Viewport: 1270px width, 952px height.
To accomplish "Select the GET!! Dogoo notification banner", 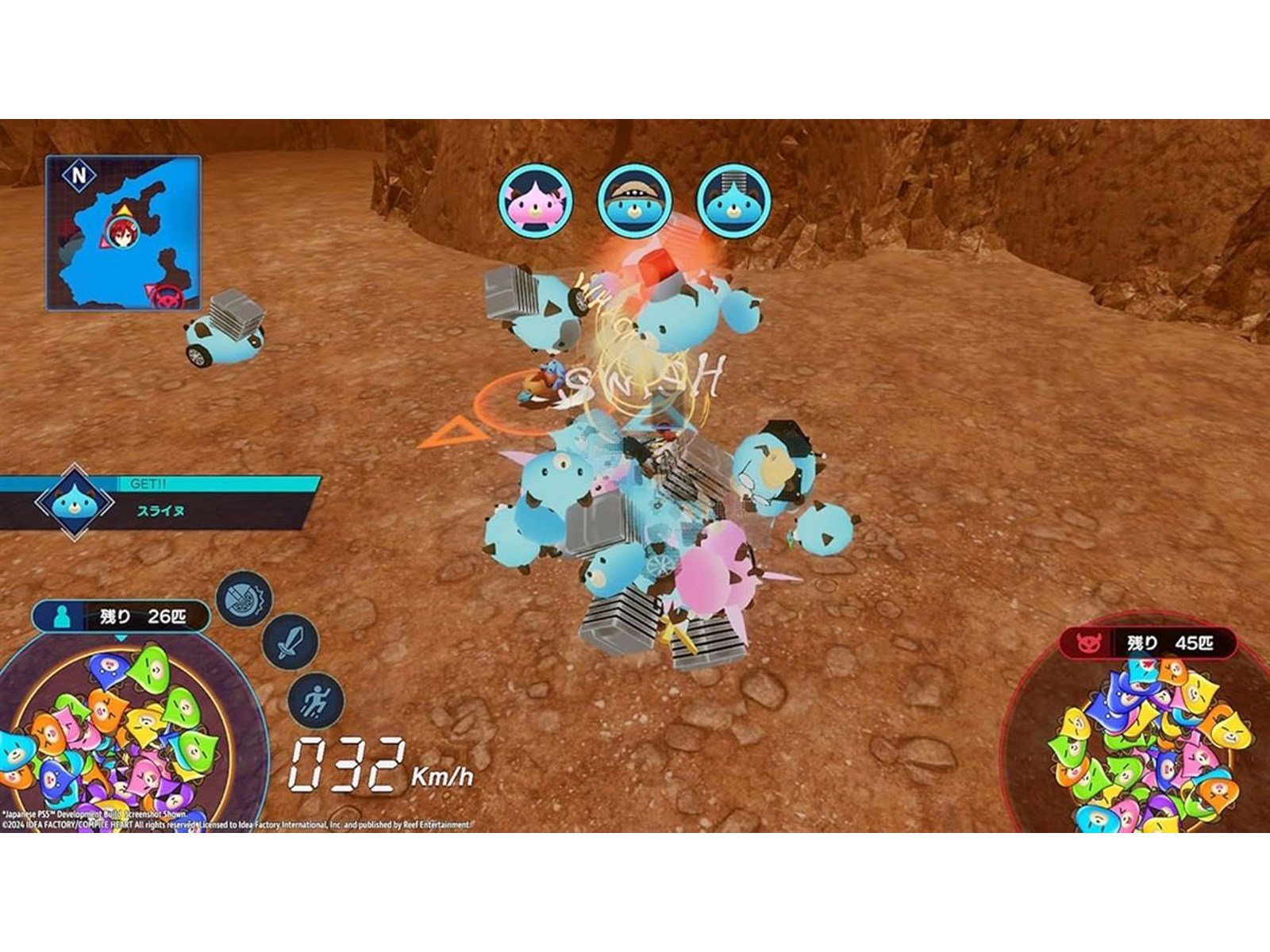I will 159,503.
